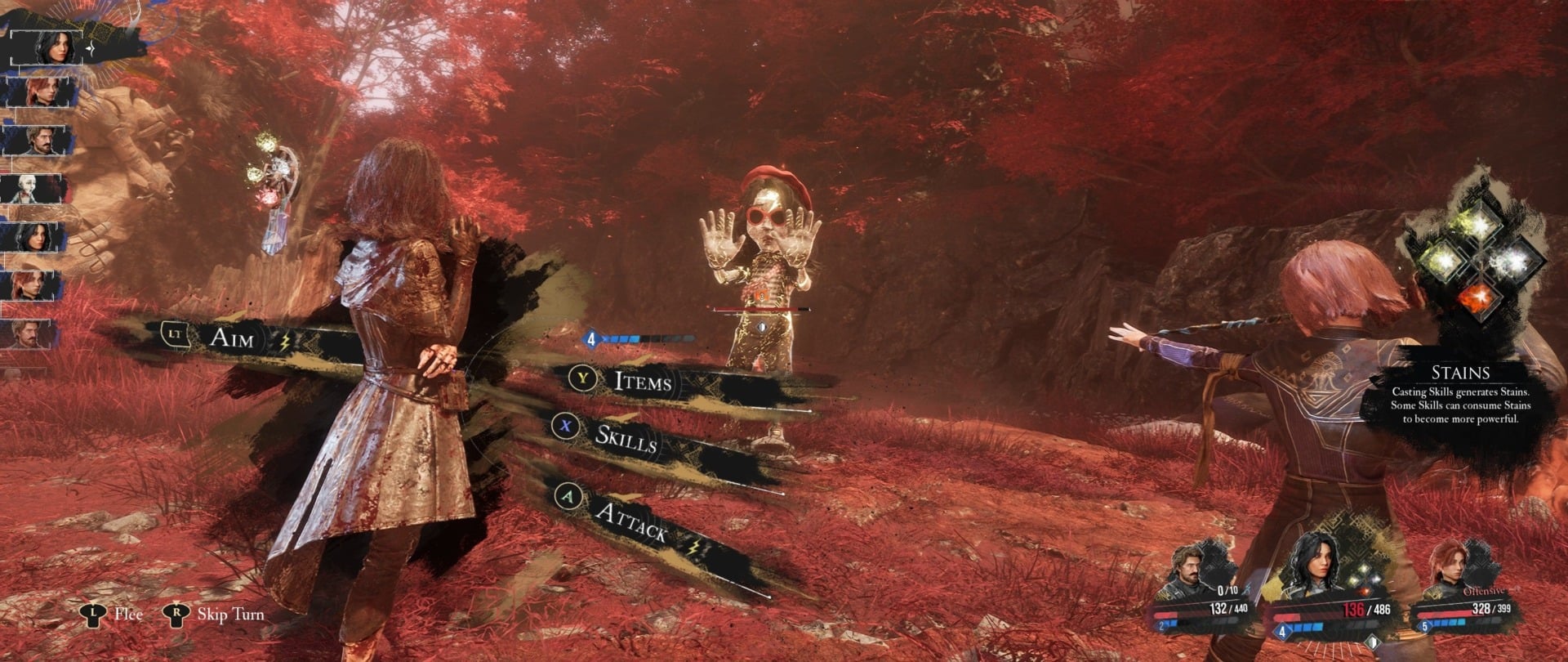Select the orange stain gem in the Stains panel
Screen dimensions: 1568x662
(x=1480, y=297)
